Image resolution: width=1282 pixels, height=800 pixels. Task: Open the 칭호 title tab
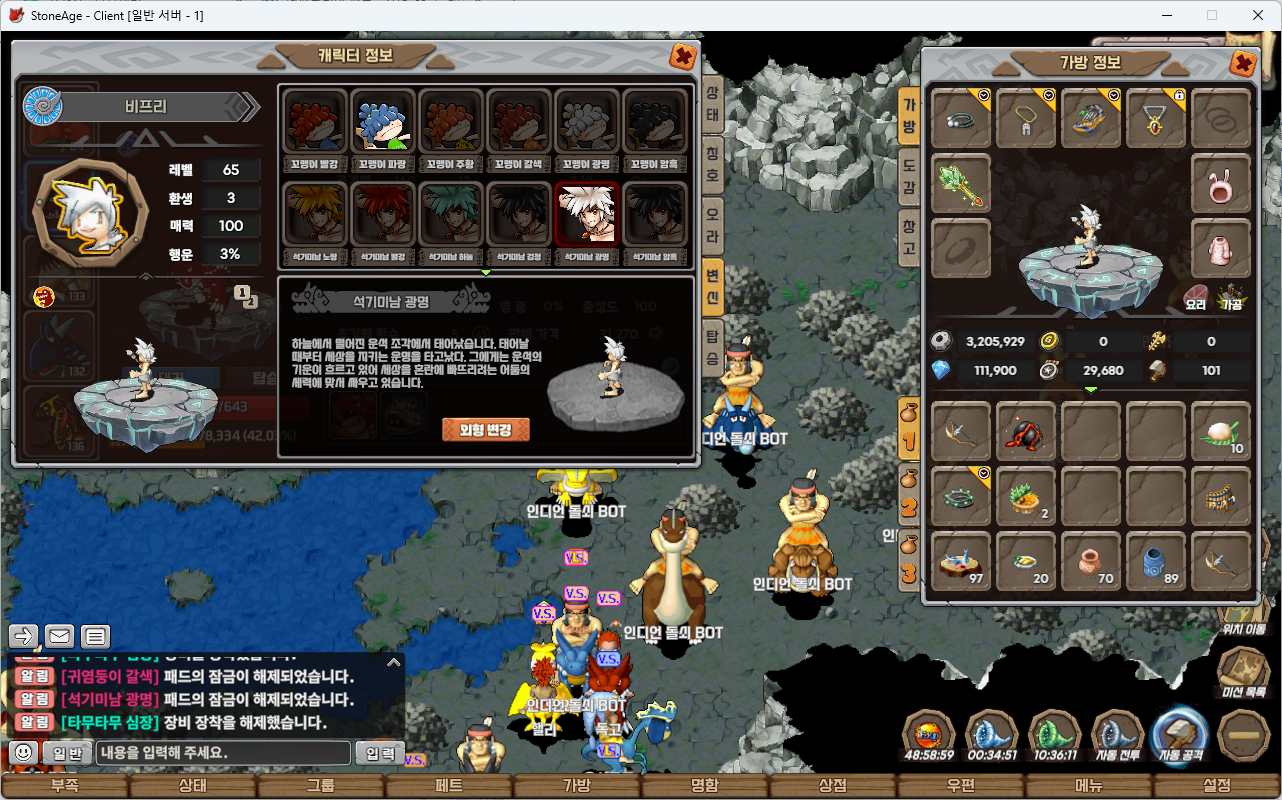click(713, 161)
